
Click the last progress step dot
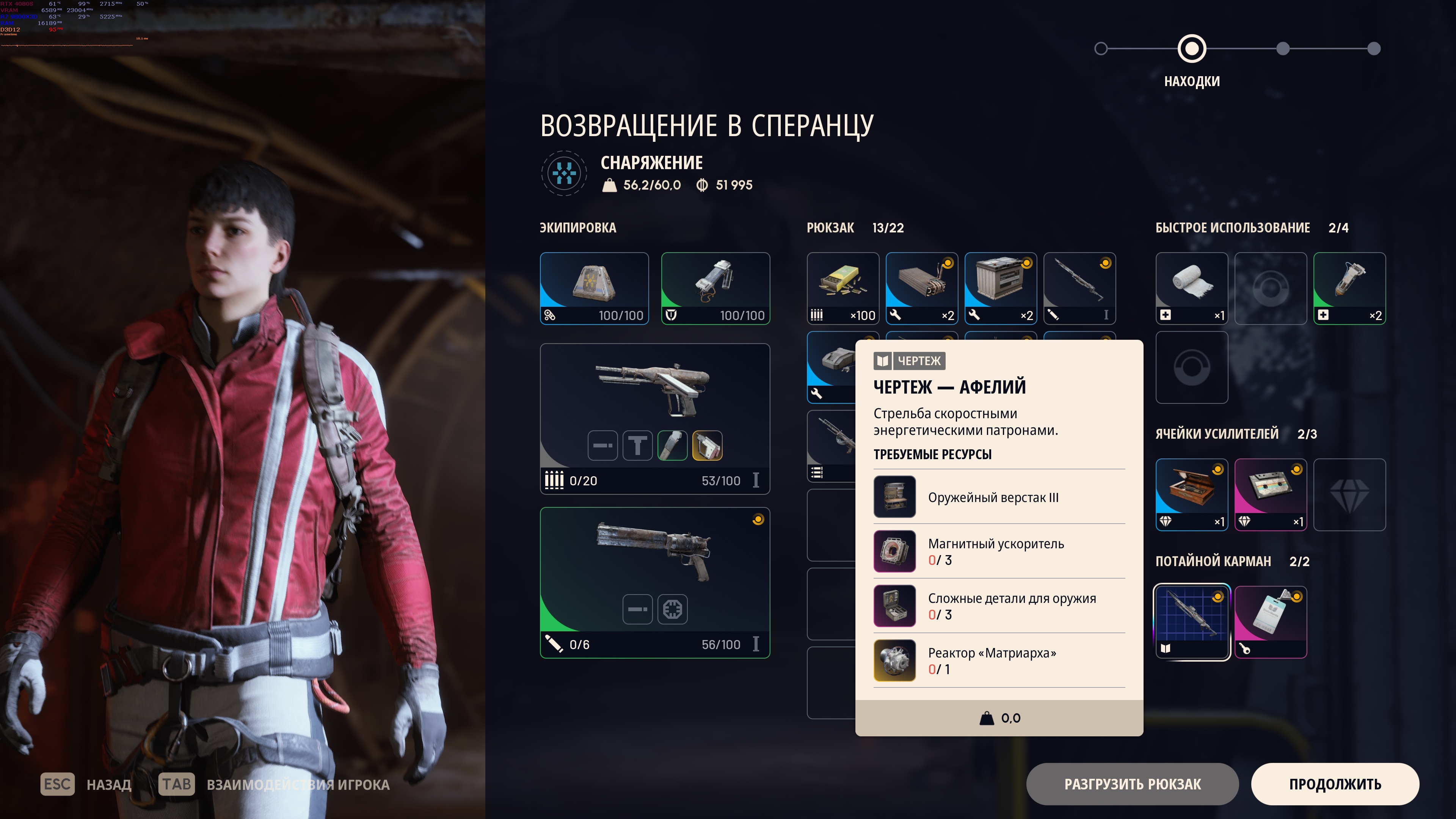coord(1373,49)
